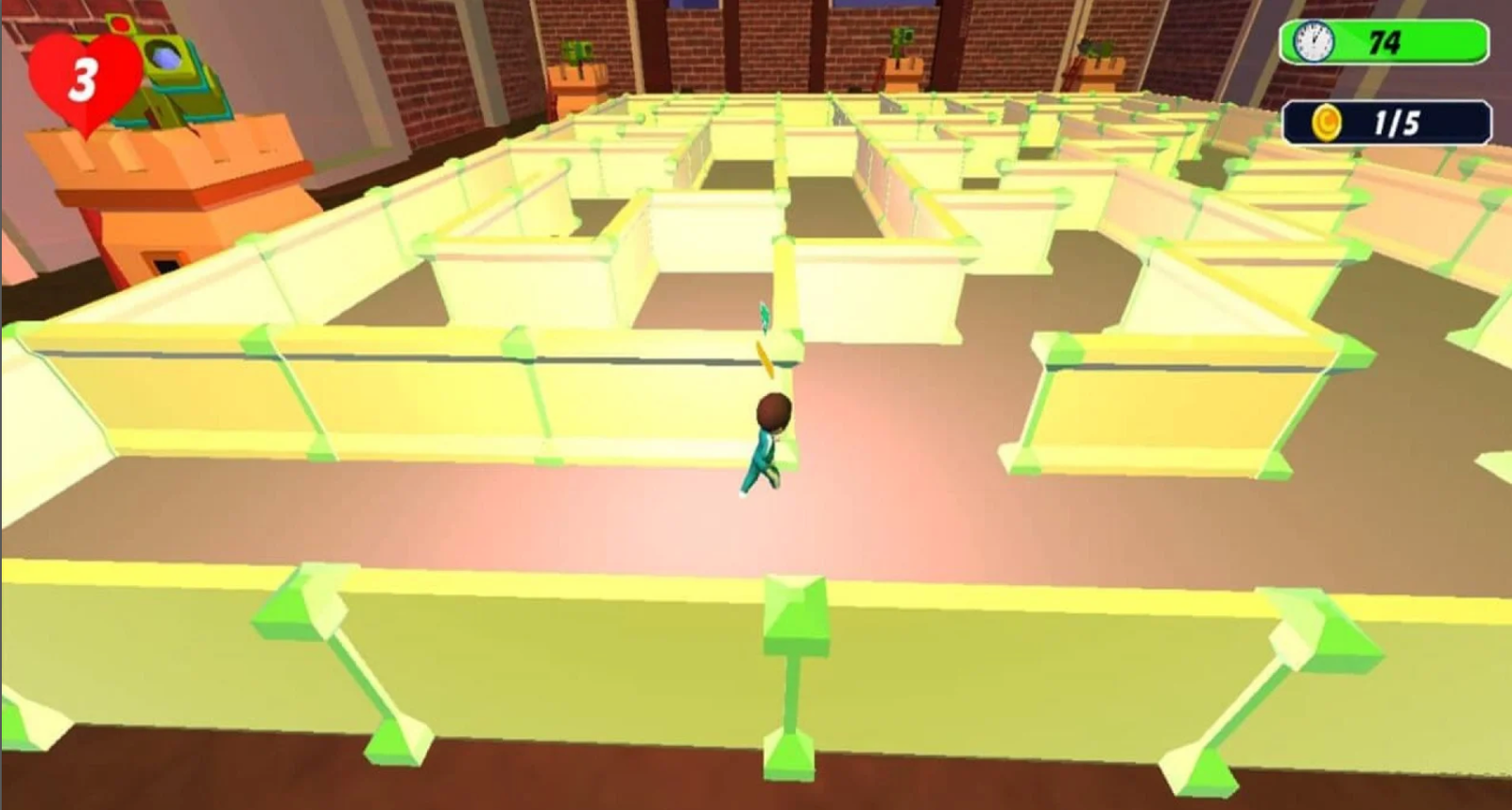Screen dimensions: 1512x810
Task: Select the floating coin pickup in the maze
Action: [x=765, y=355]
